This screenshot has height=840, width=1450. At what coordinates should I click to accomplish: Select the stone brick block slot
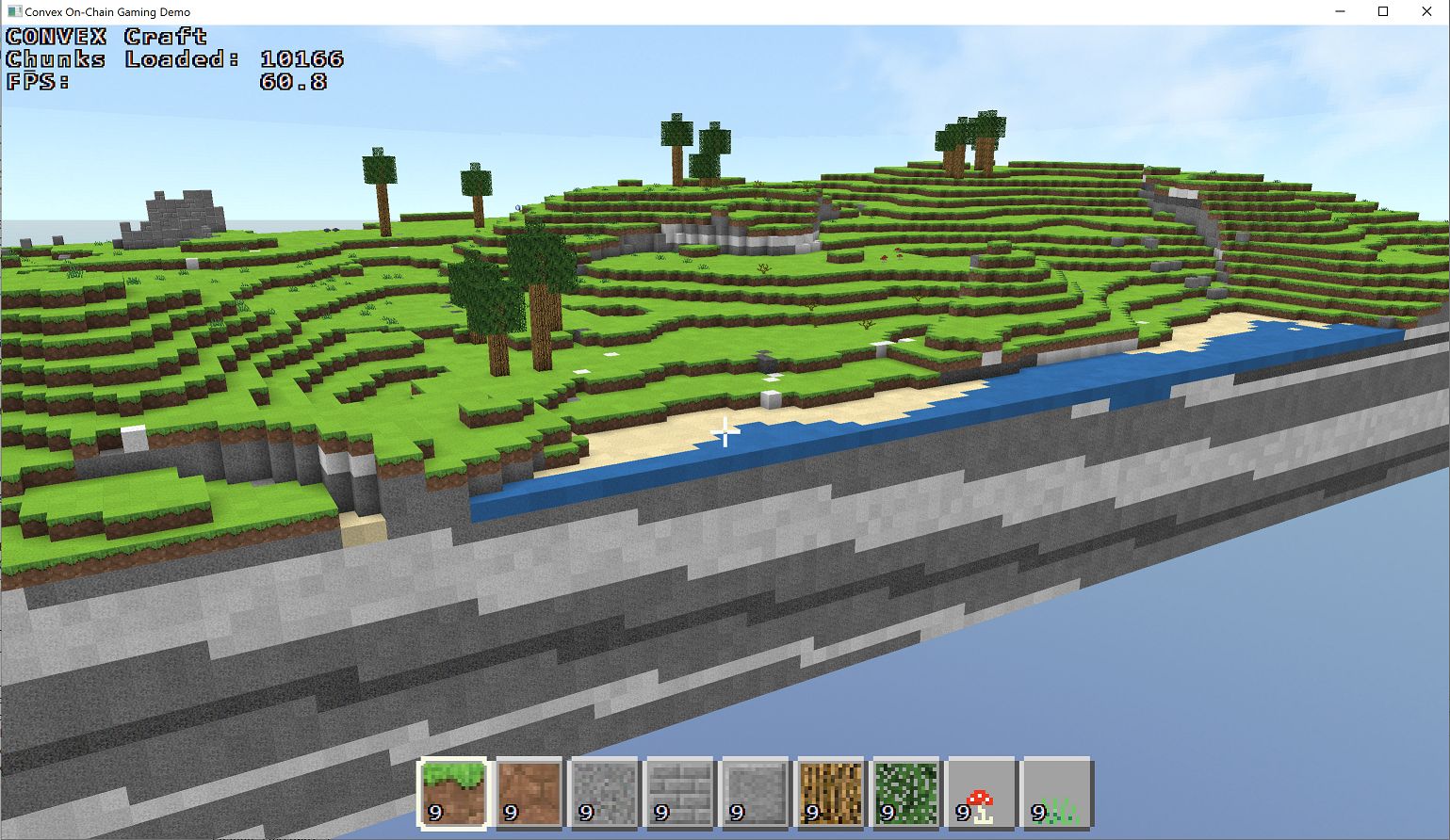coord(678,791)
